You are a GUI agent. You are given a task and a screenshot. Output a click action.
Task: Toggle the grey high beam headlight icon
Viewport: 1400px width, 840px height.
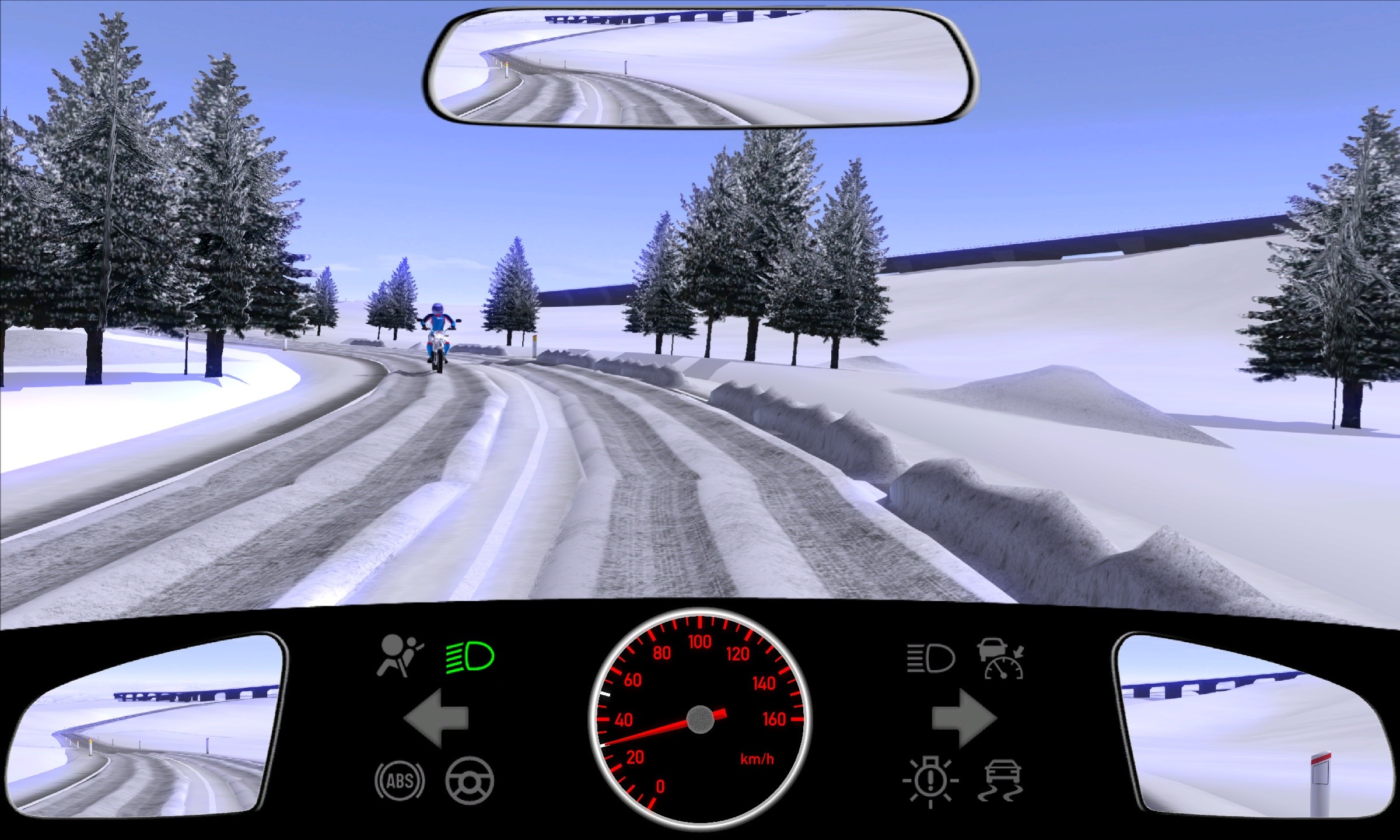(930, 659)
